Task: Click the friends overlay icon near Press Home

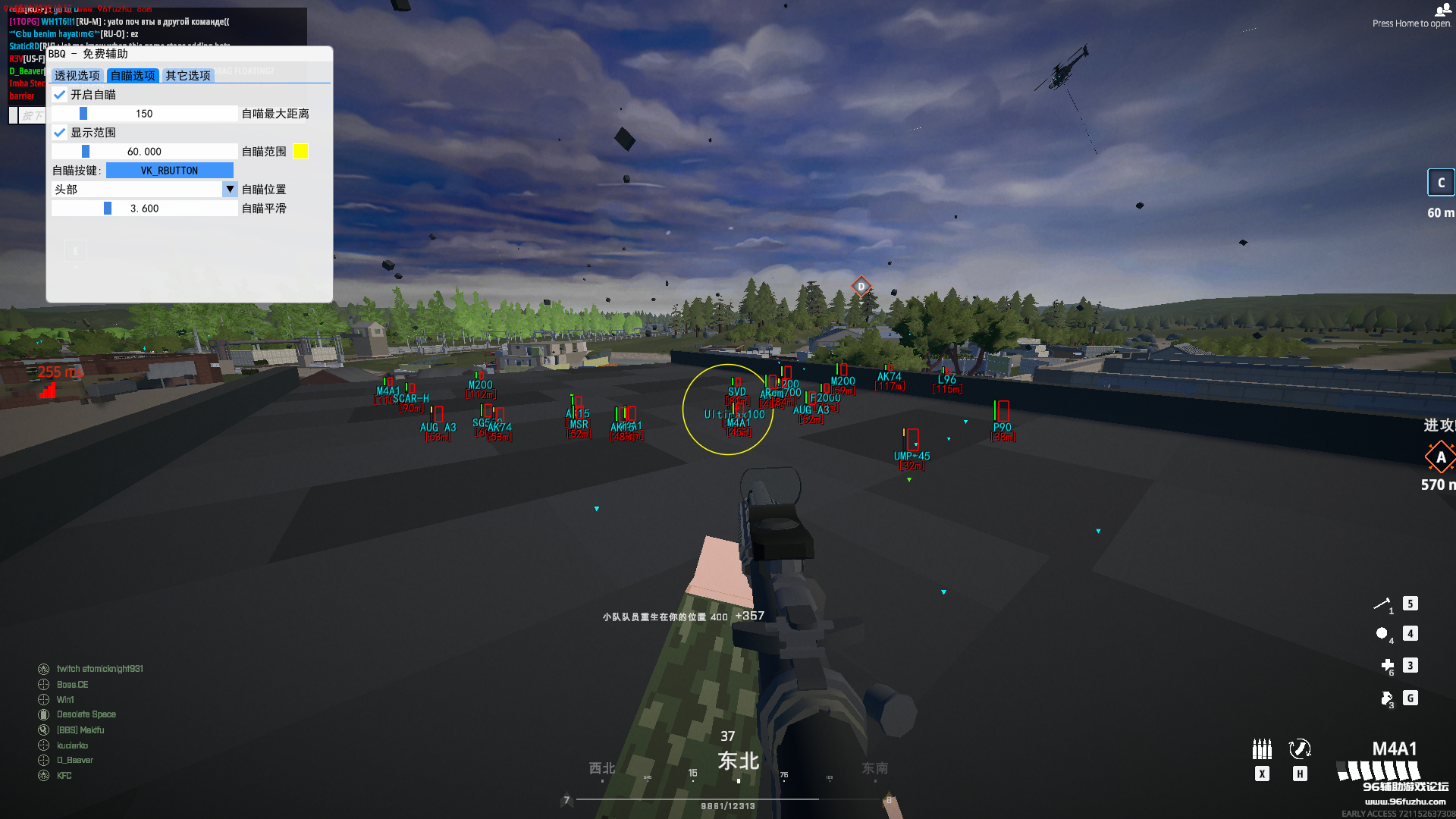Action: pyautogui.click(x=1442, y=10)
